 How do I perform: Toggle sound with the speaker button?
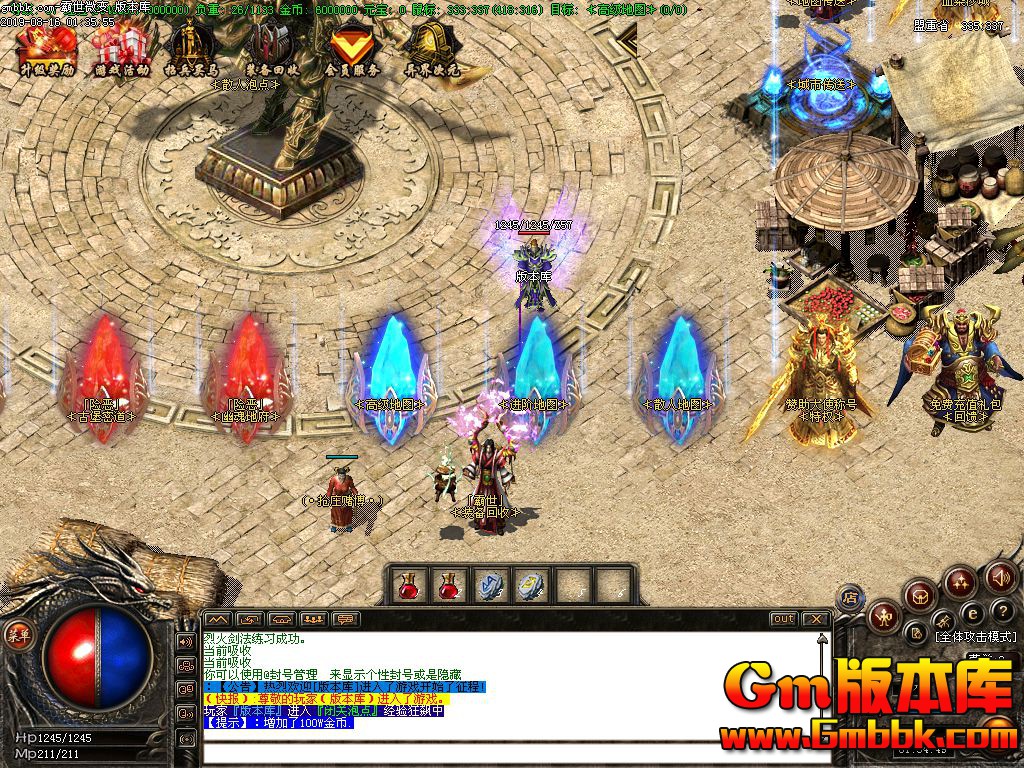point(999,577)
